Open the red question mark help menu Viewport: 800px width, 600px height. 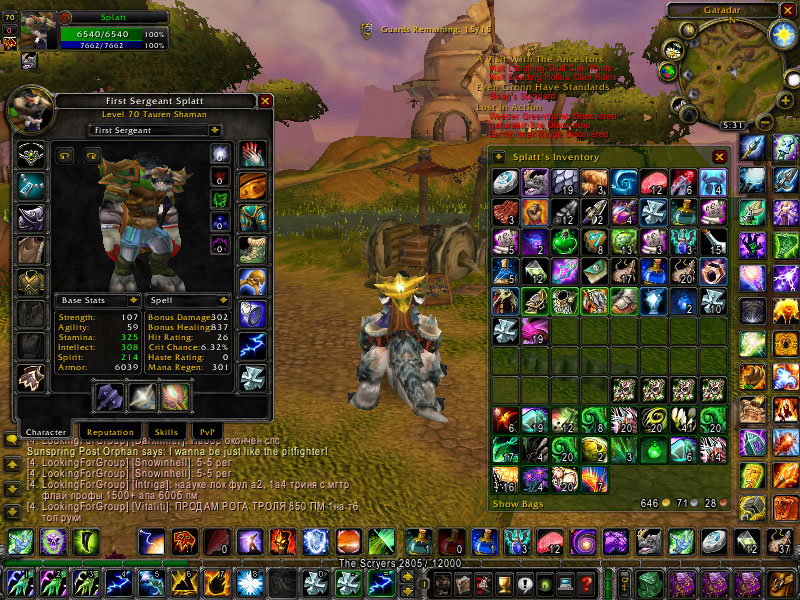[x=586, y=584]
